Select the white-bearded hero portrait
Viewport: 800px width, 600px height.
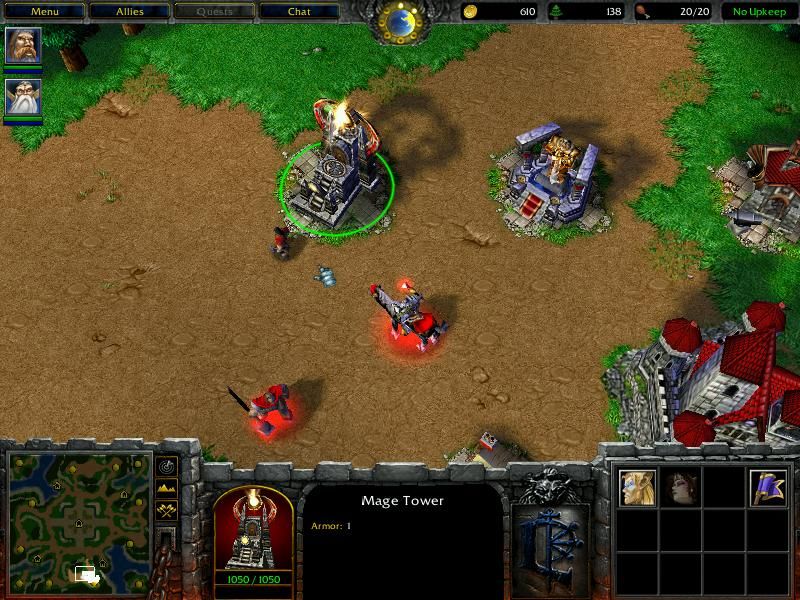point(22,97)
